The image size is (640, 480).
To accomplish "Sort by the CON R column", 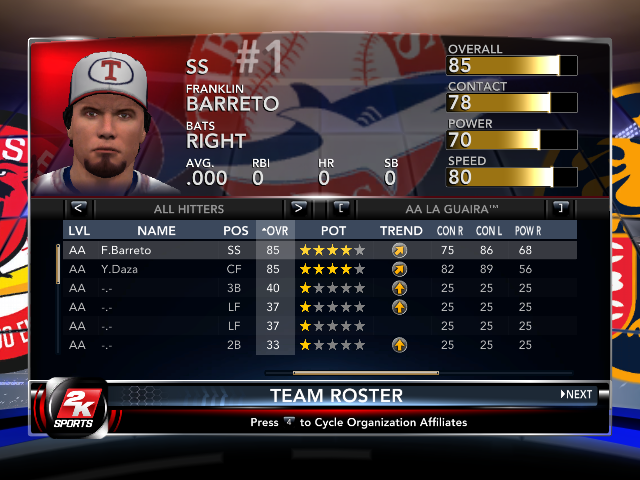I will (452, 231).
